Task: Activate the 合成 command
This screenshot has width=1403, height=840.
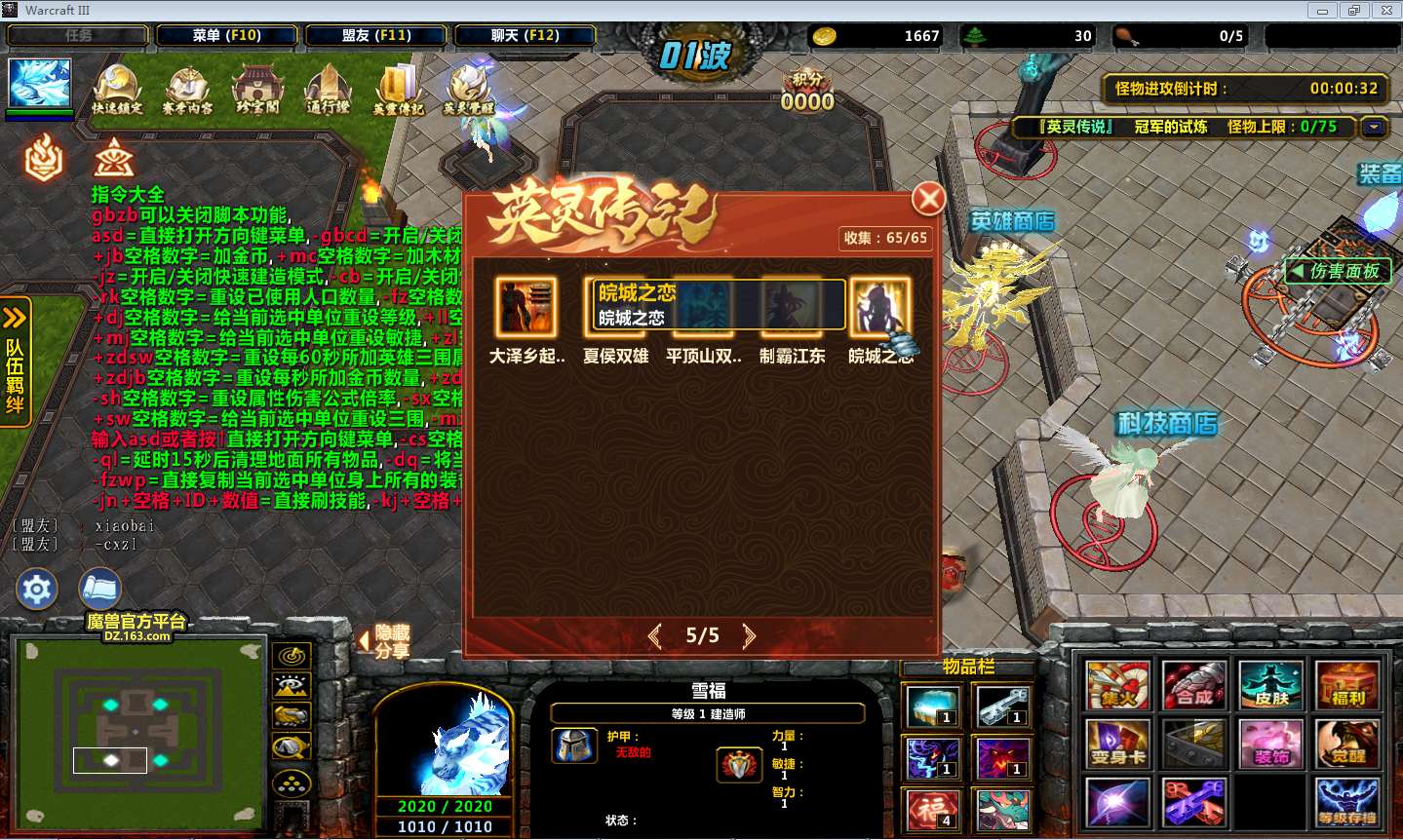Action: point(1194,684)
